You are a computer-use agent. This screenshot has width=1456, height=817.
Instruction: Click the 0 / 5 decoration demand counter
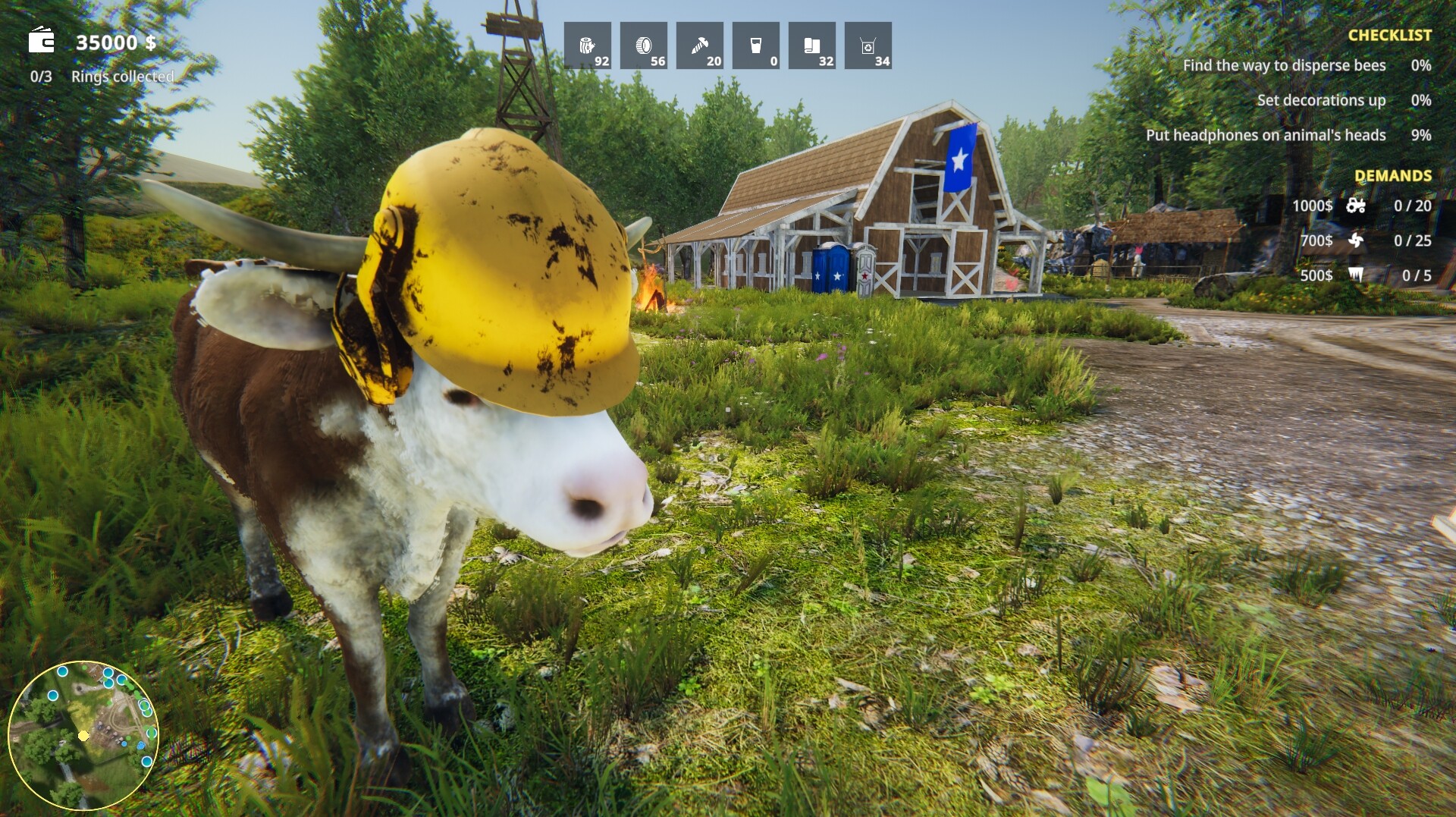coord(1418,275)
